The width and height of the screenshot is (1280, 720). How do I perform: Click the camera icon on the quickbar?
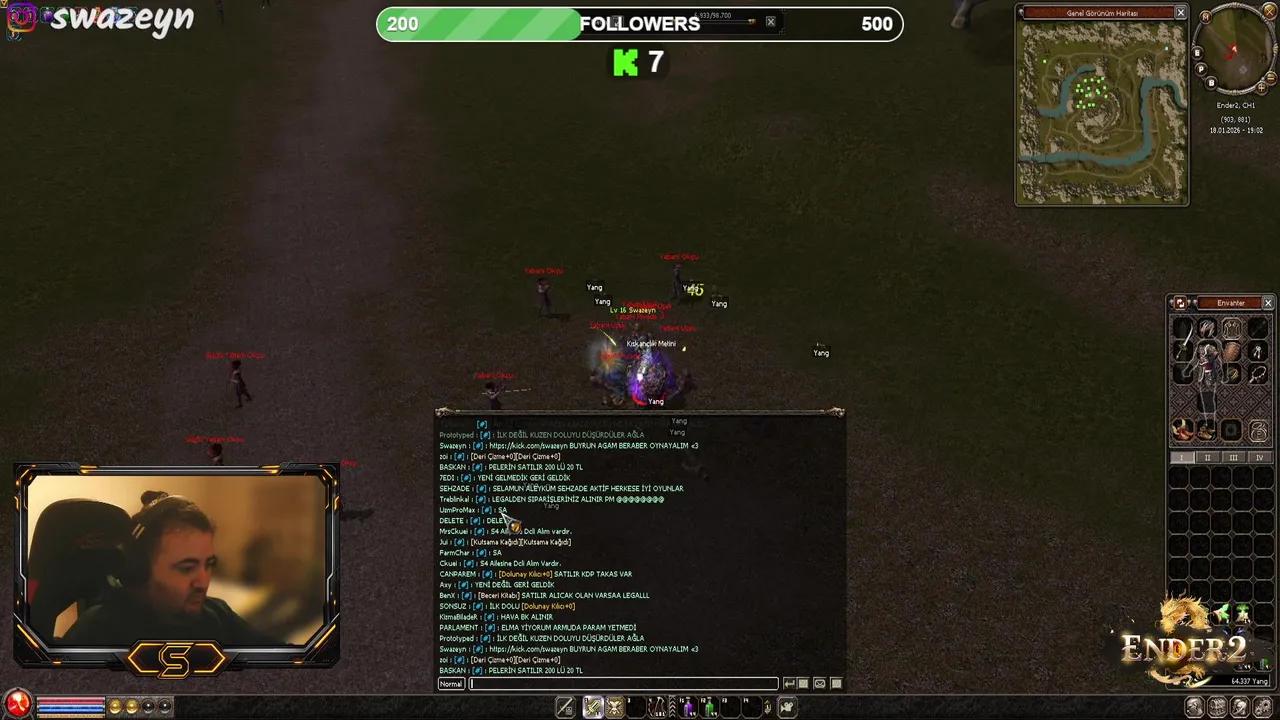click(788, 707)
